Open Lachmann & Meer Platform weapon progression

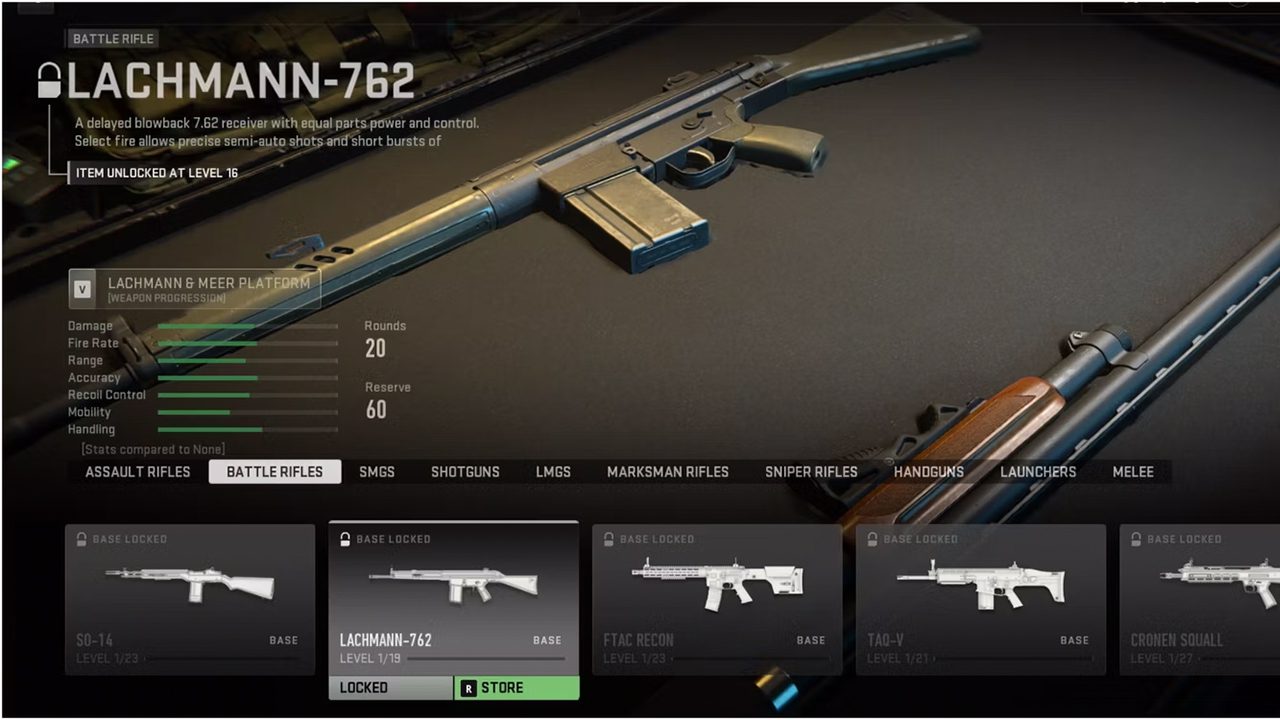[x=195, y=289]
